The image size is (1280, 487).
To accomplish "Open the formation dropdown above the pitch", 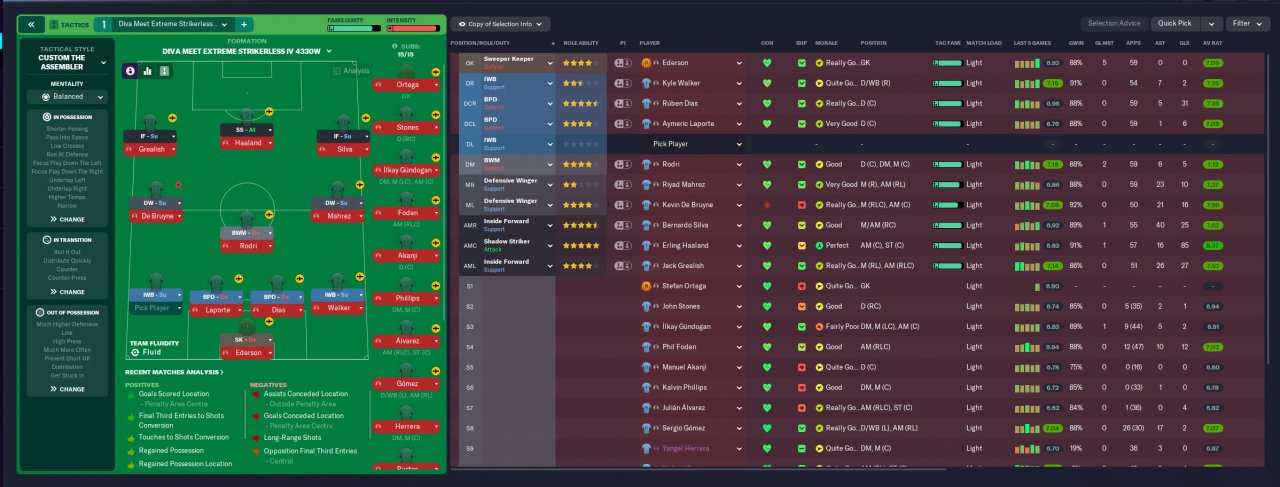I will [x=246, y=51].
